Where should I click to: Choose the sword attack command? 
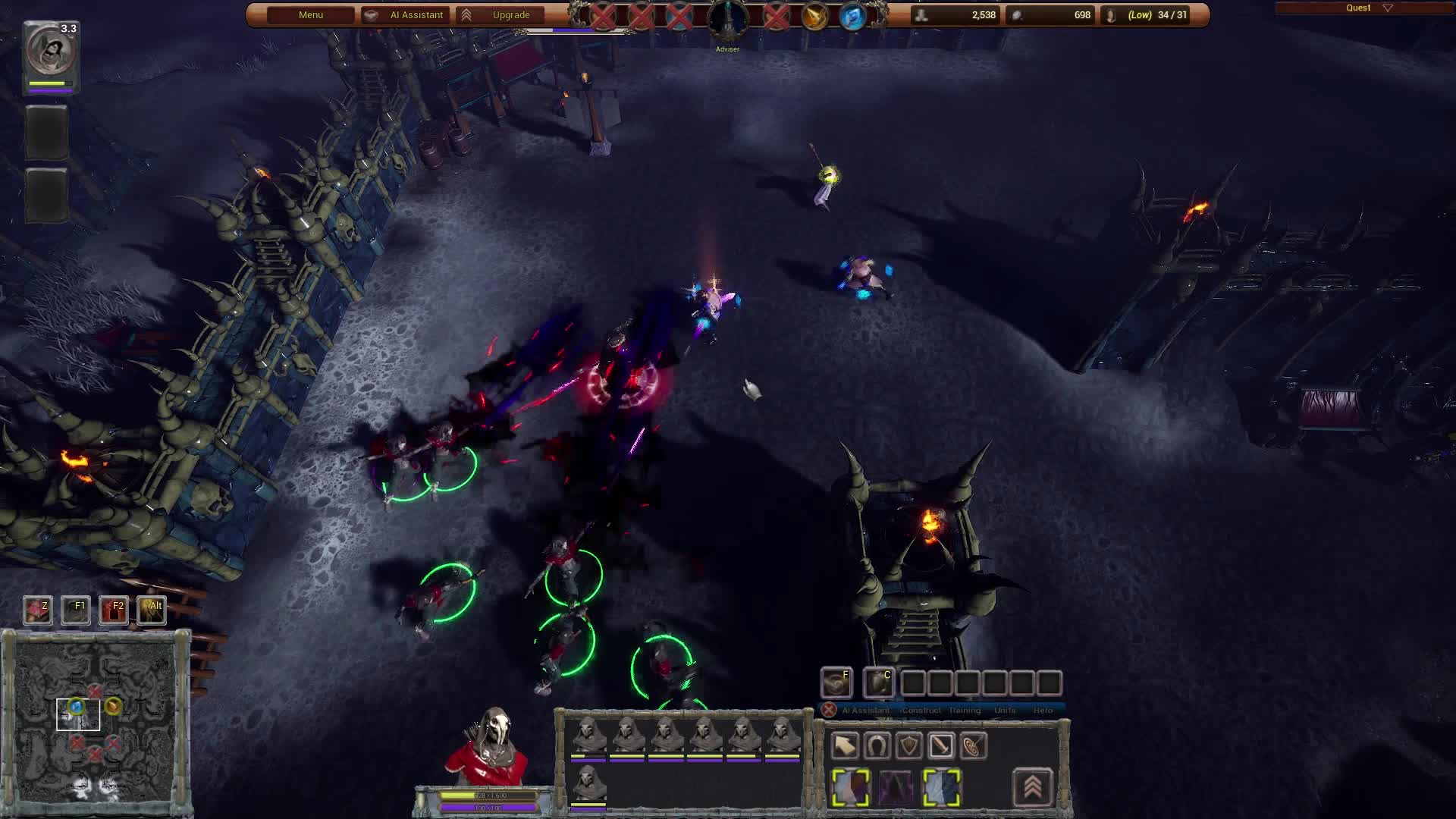click(941, 746)
